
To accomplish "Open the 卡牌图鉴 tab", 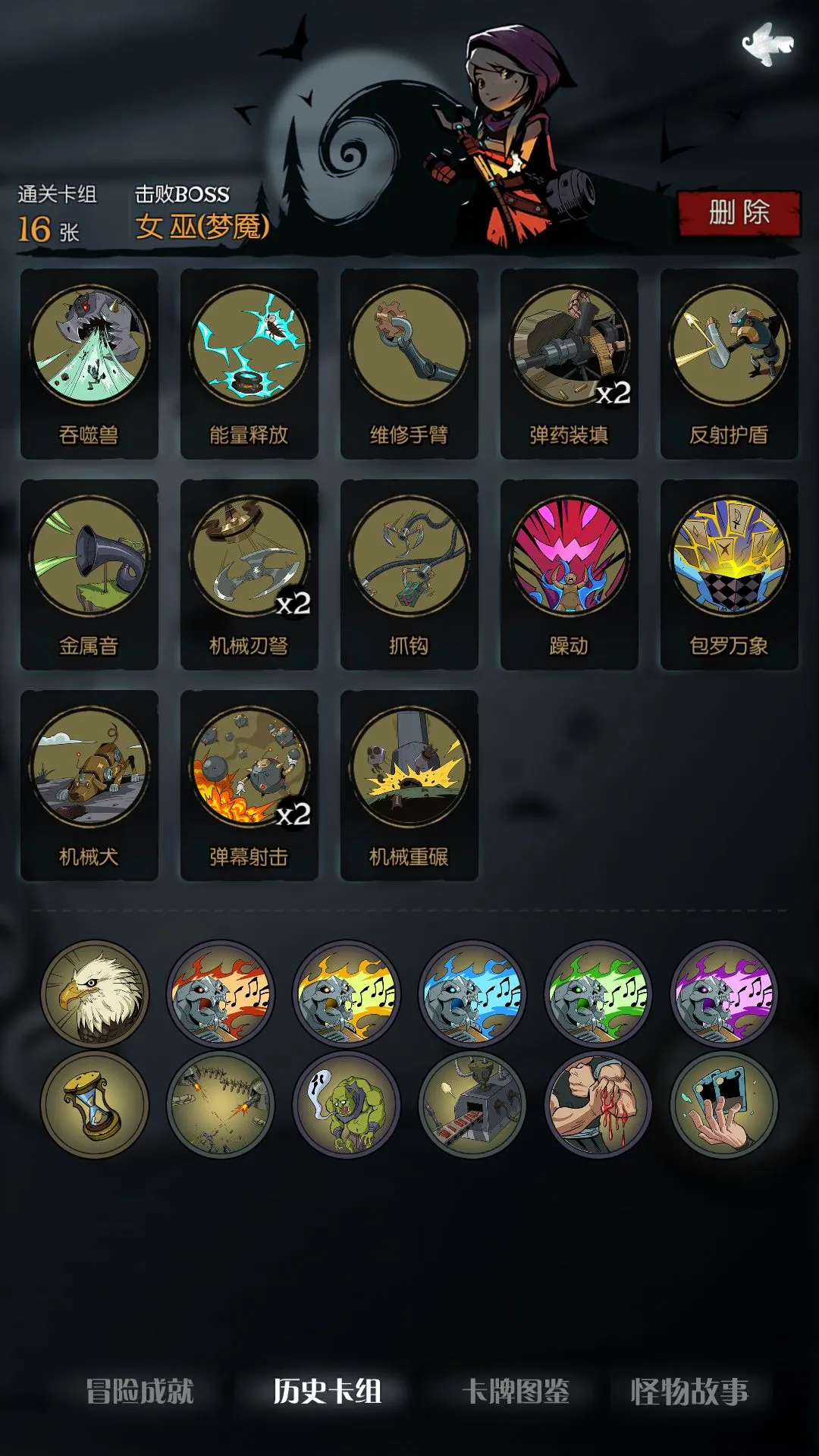I will pos(516,1392).
